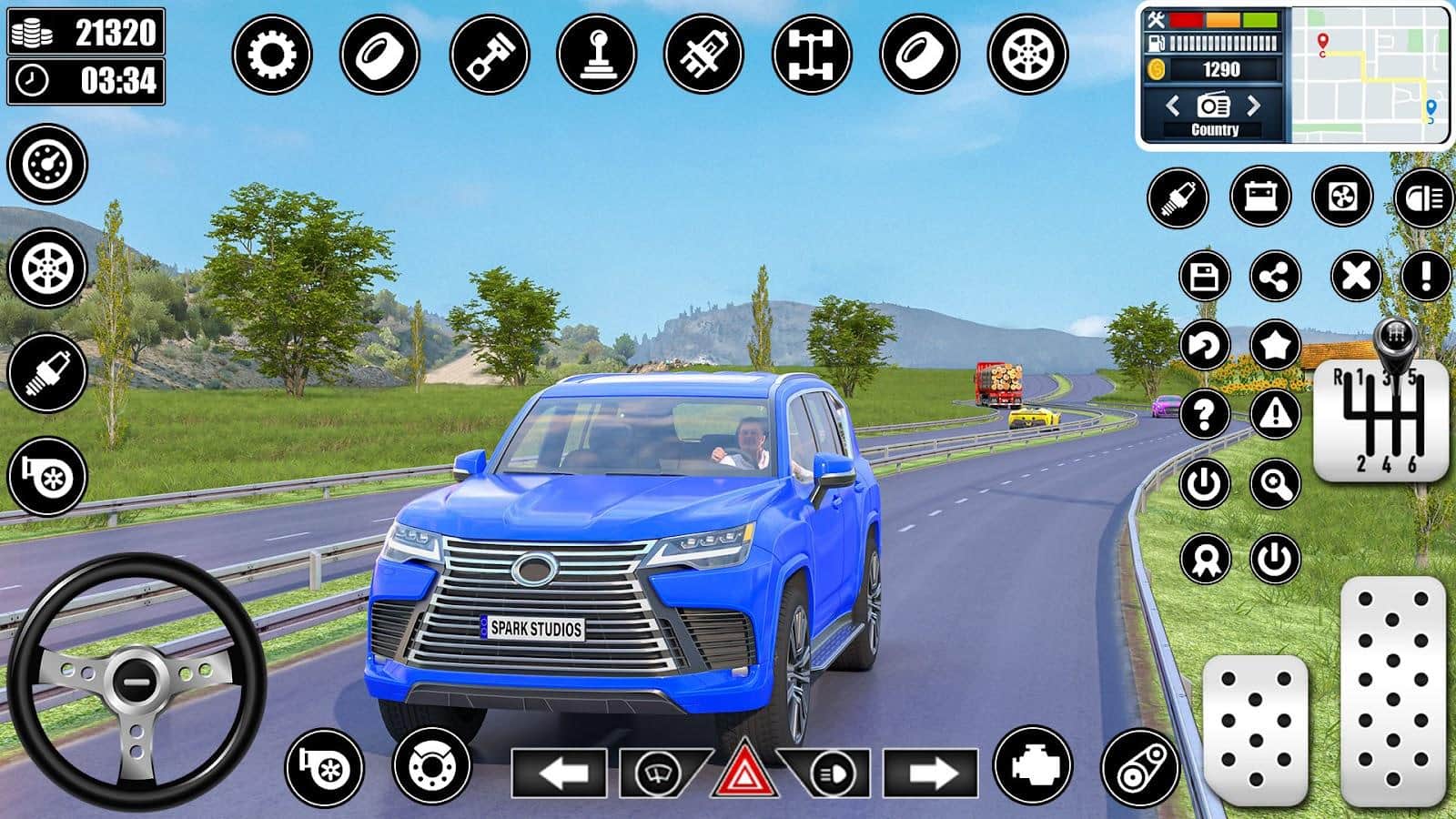The height and width of the screenshot is (819, 1456).
Task: Close using the round X button
Action: 1356,276
